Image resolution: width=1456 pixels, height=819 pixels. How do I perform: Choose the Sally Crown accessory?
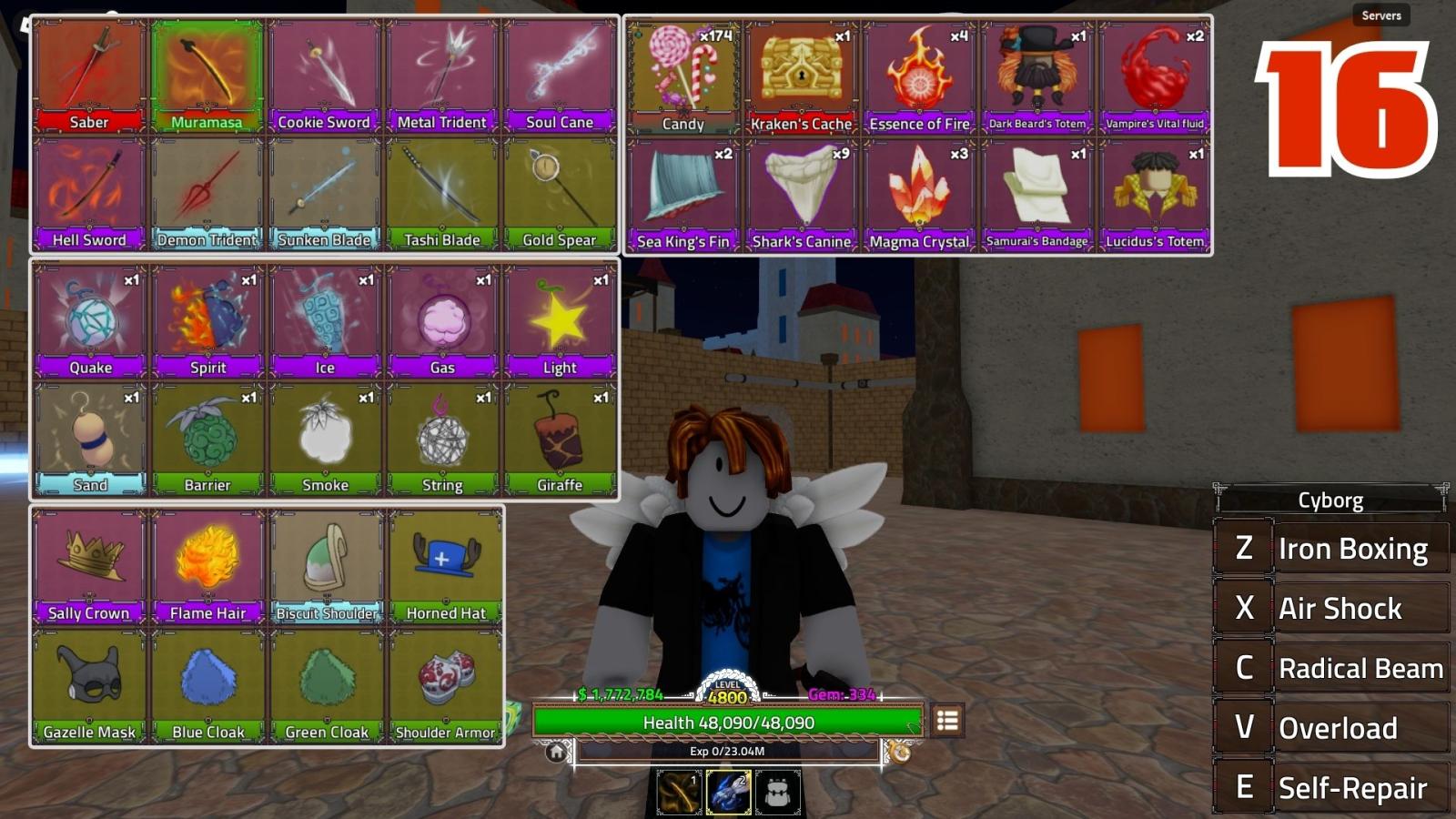tap(89, 566)
